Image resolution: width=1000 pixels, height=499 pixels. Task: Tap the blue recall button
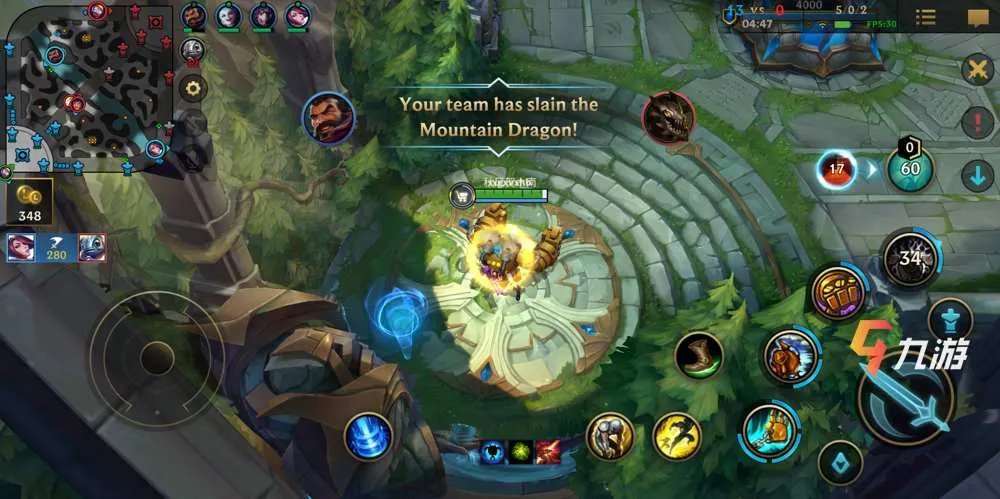[x=369, y=436]
